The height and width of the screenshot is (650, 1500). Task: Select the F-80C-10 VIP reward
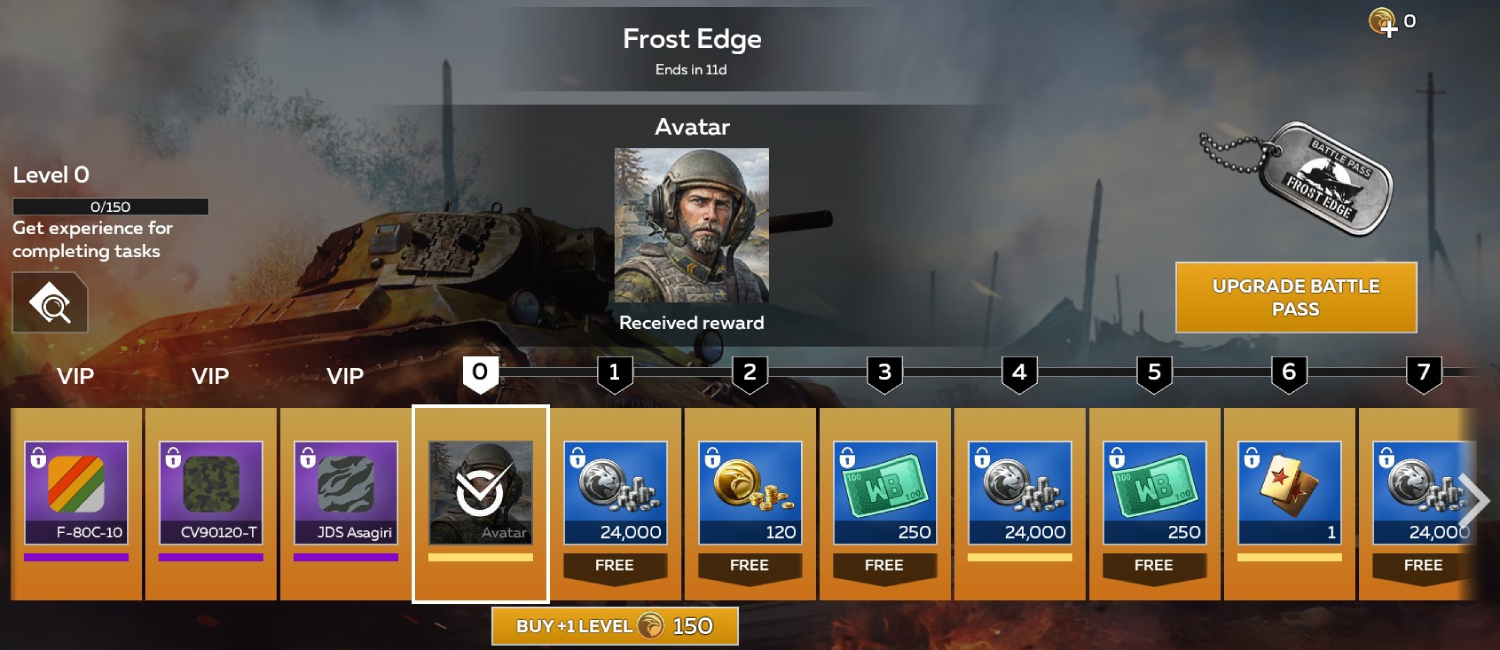pos(76,493)
